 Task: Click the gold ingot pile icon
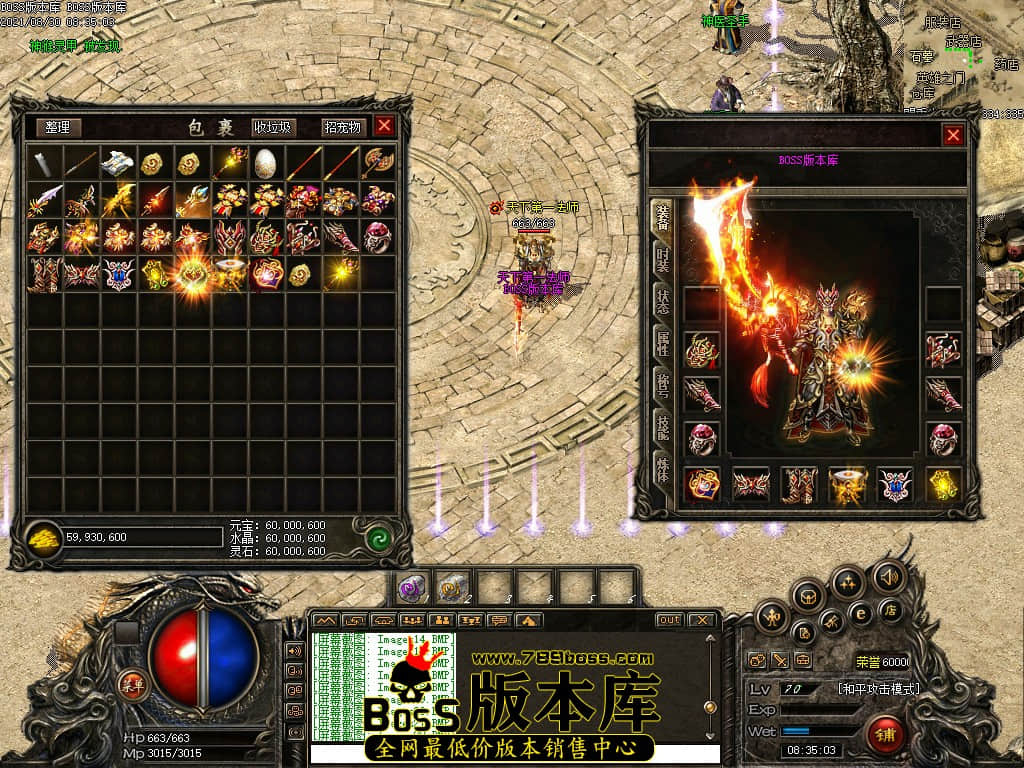43,538
